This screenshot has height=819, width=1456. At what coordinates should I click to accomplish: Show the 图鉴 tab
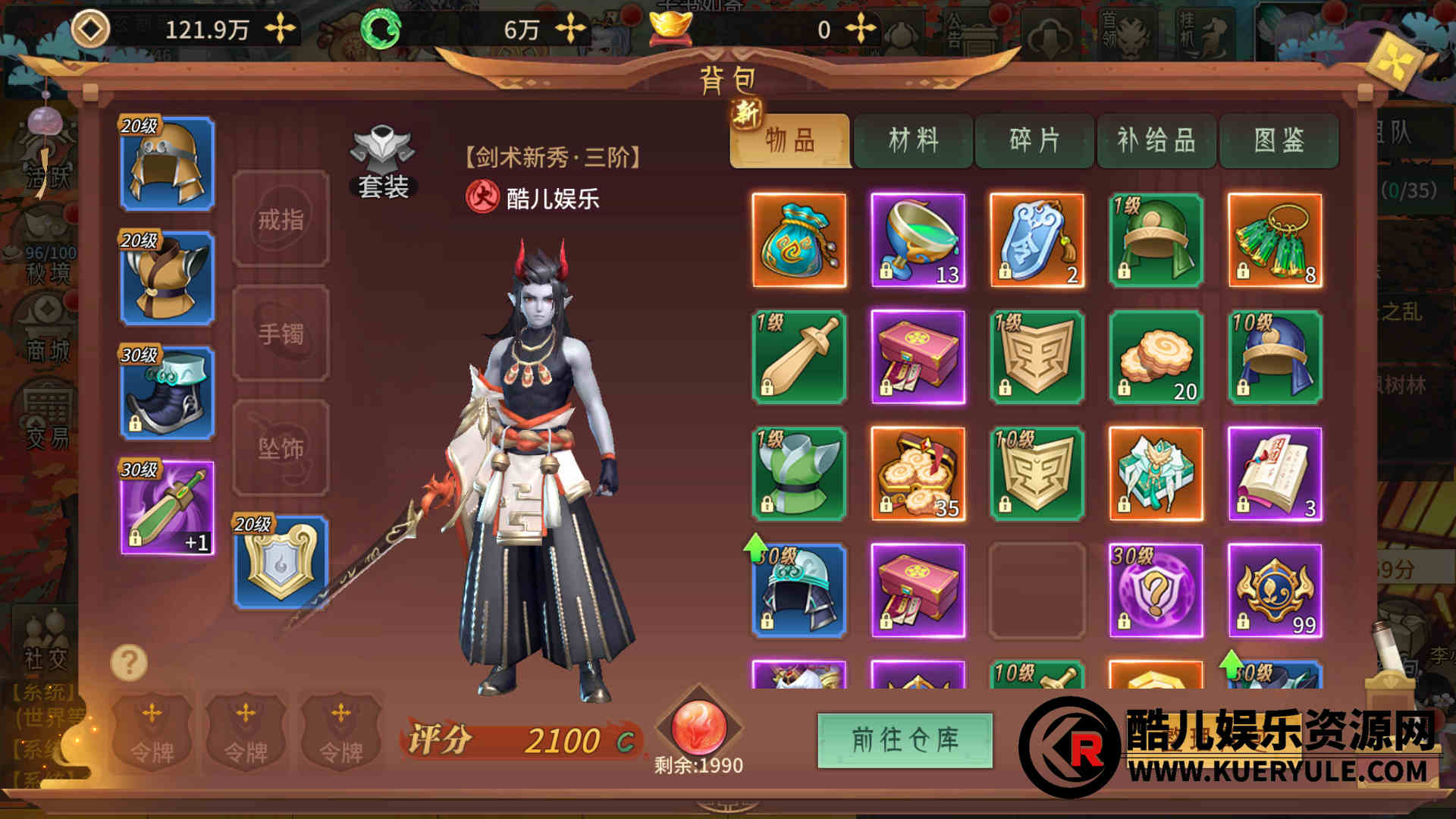point(1279,141)
